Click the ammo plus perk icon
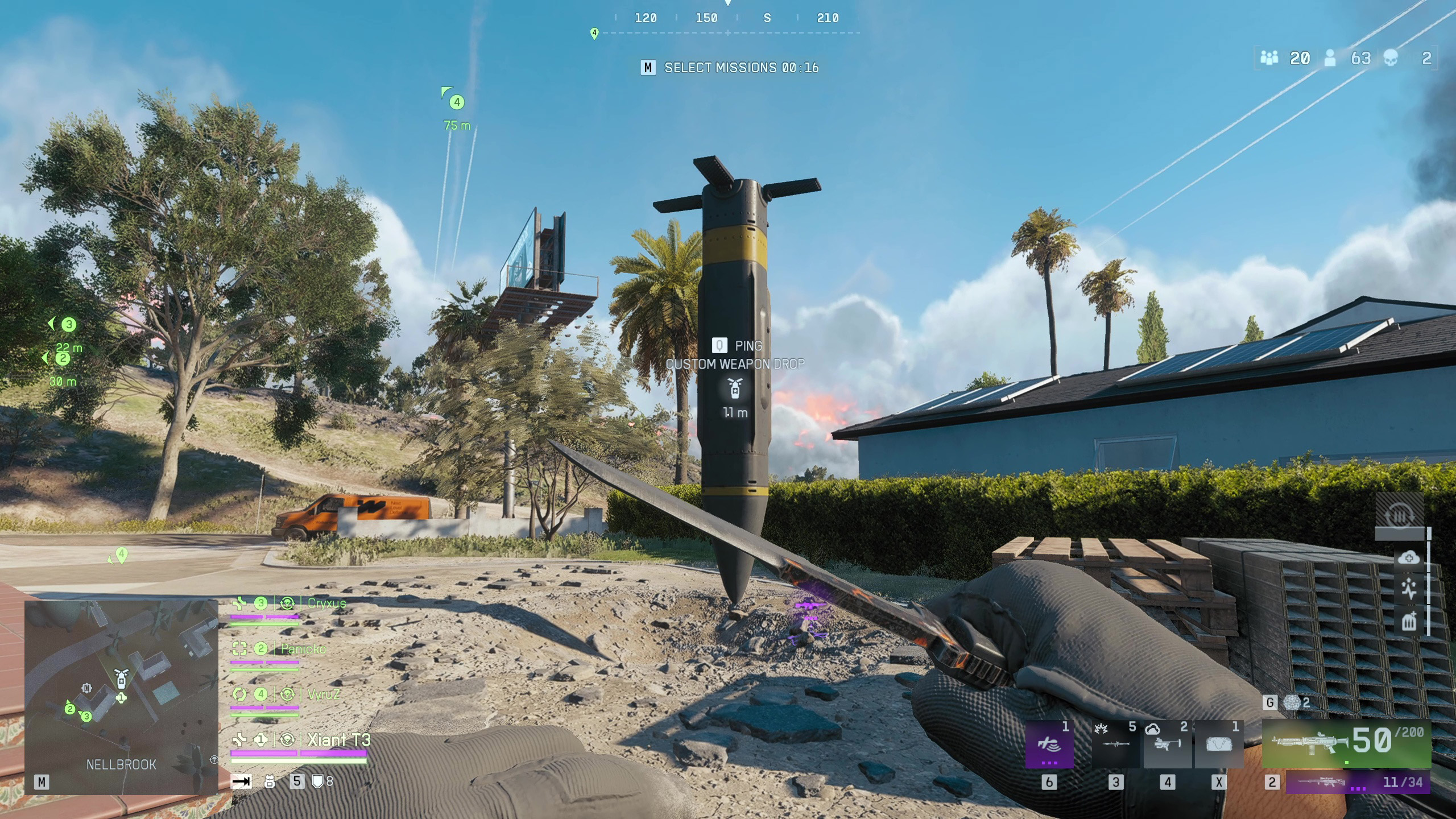The width and height of the screenshot is (1456, 819). click(x=1409, y=621)
